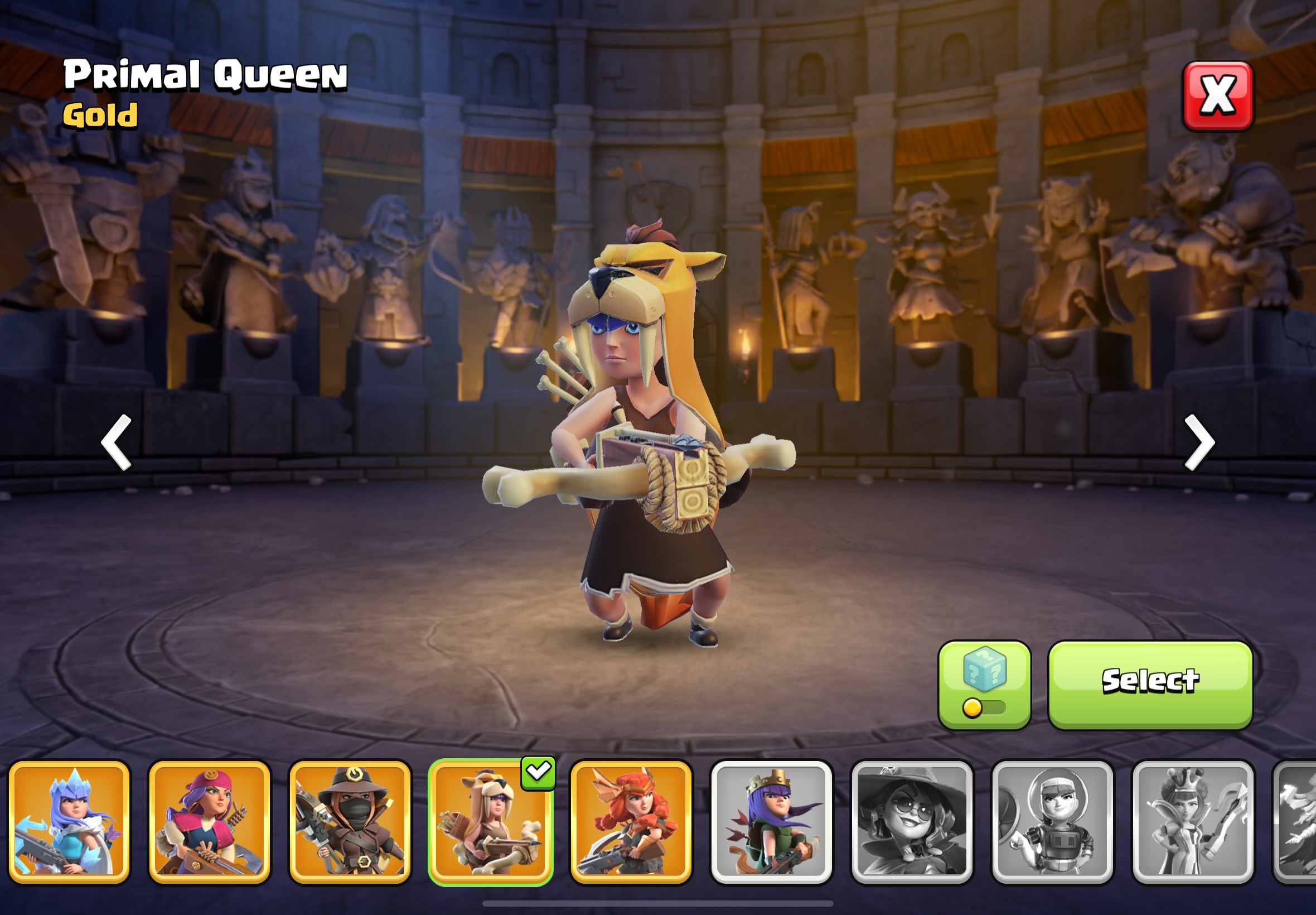The image size is (1316, 915).
Task: Confirm the Primal Queen skin with Select
Action: (x=1150, y=685)
